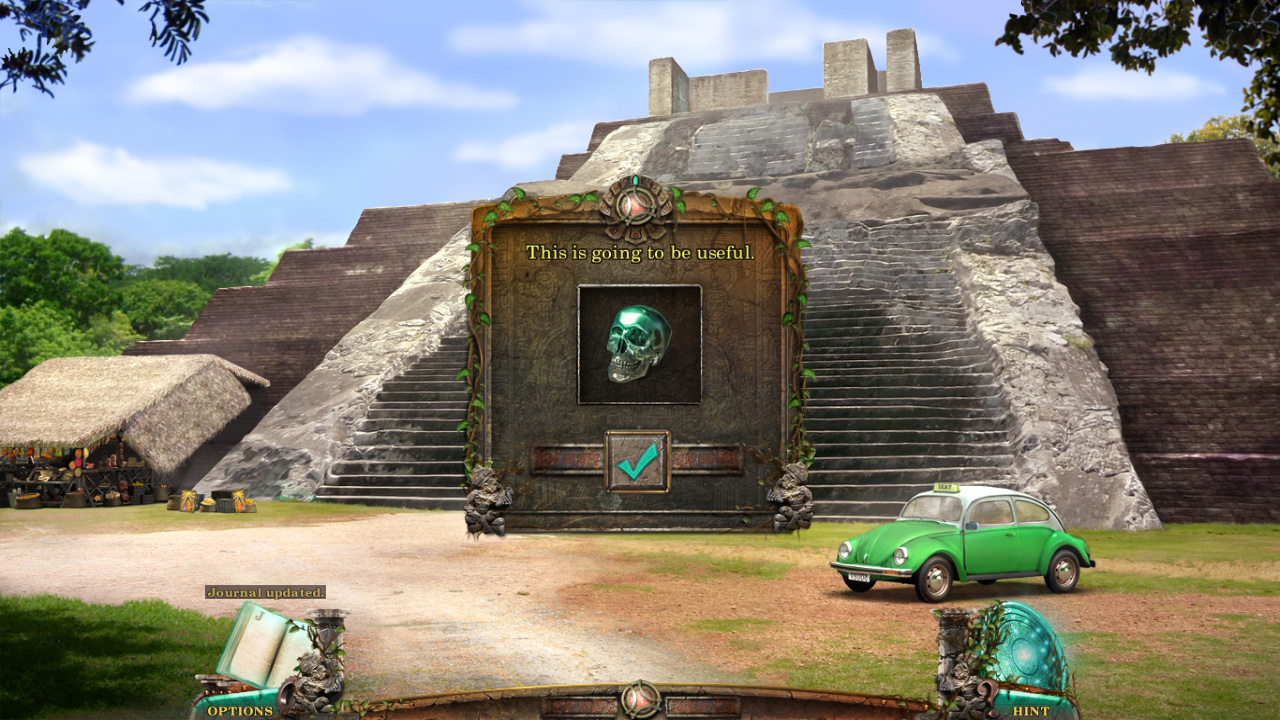Click the Aztec medallion atop the dialog
The height and width of the screenshot is (720, 1280).
pos(637,205)
